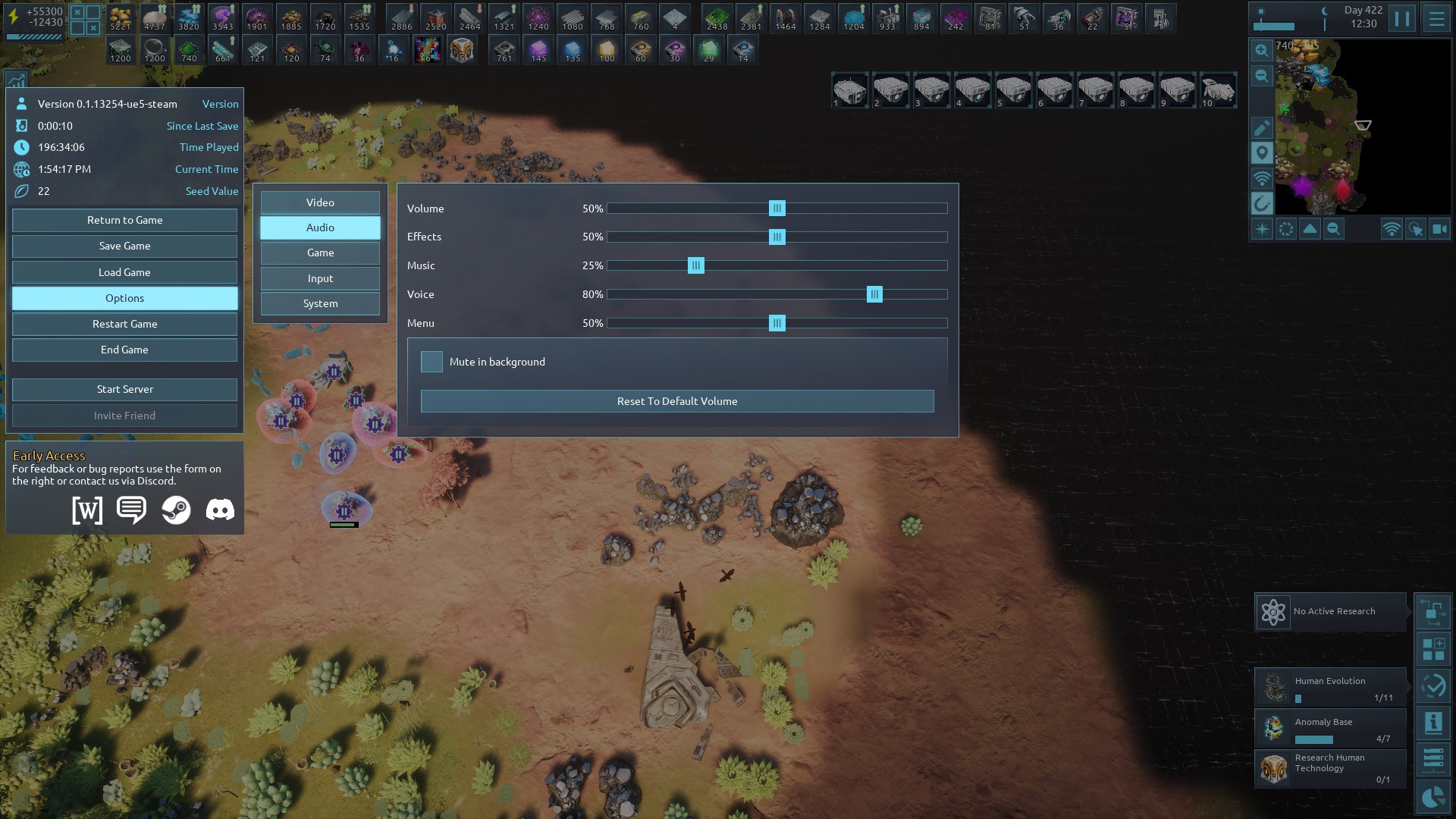
Task: Open the Load Game menu
Action: pos(124,272)
